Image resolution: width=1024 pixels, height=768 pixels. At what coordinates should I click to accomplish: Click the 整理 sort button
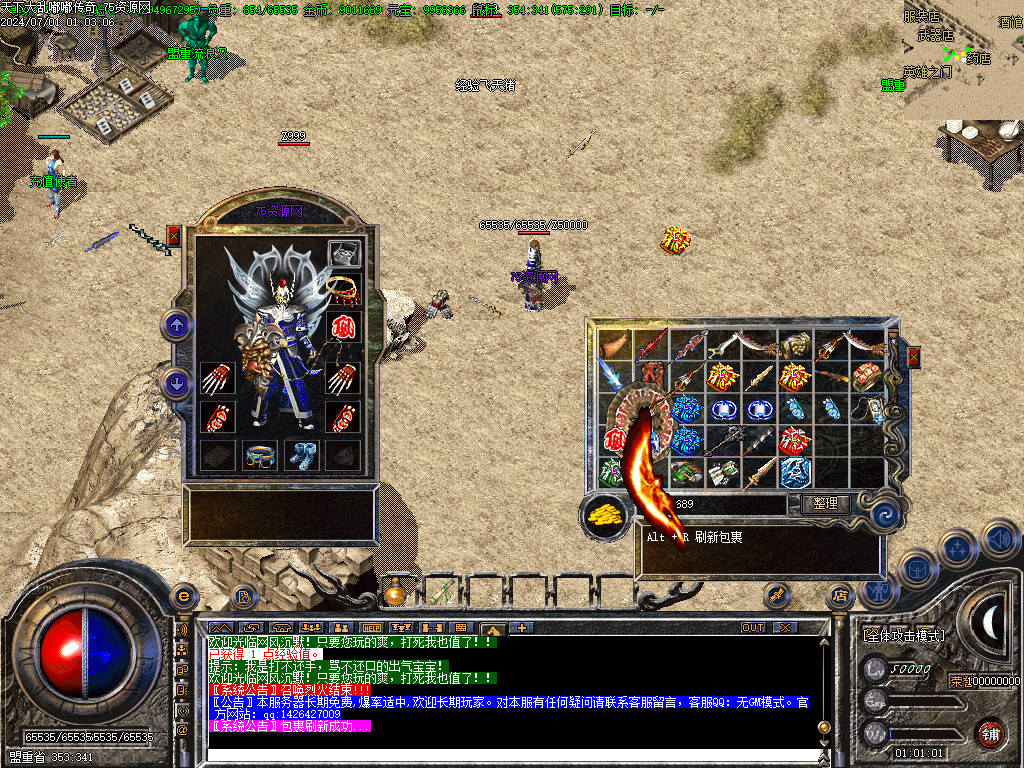pyautogui.click(x=826, y=504)
